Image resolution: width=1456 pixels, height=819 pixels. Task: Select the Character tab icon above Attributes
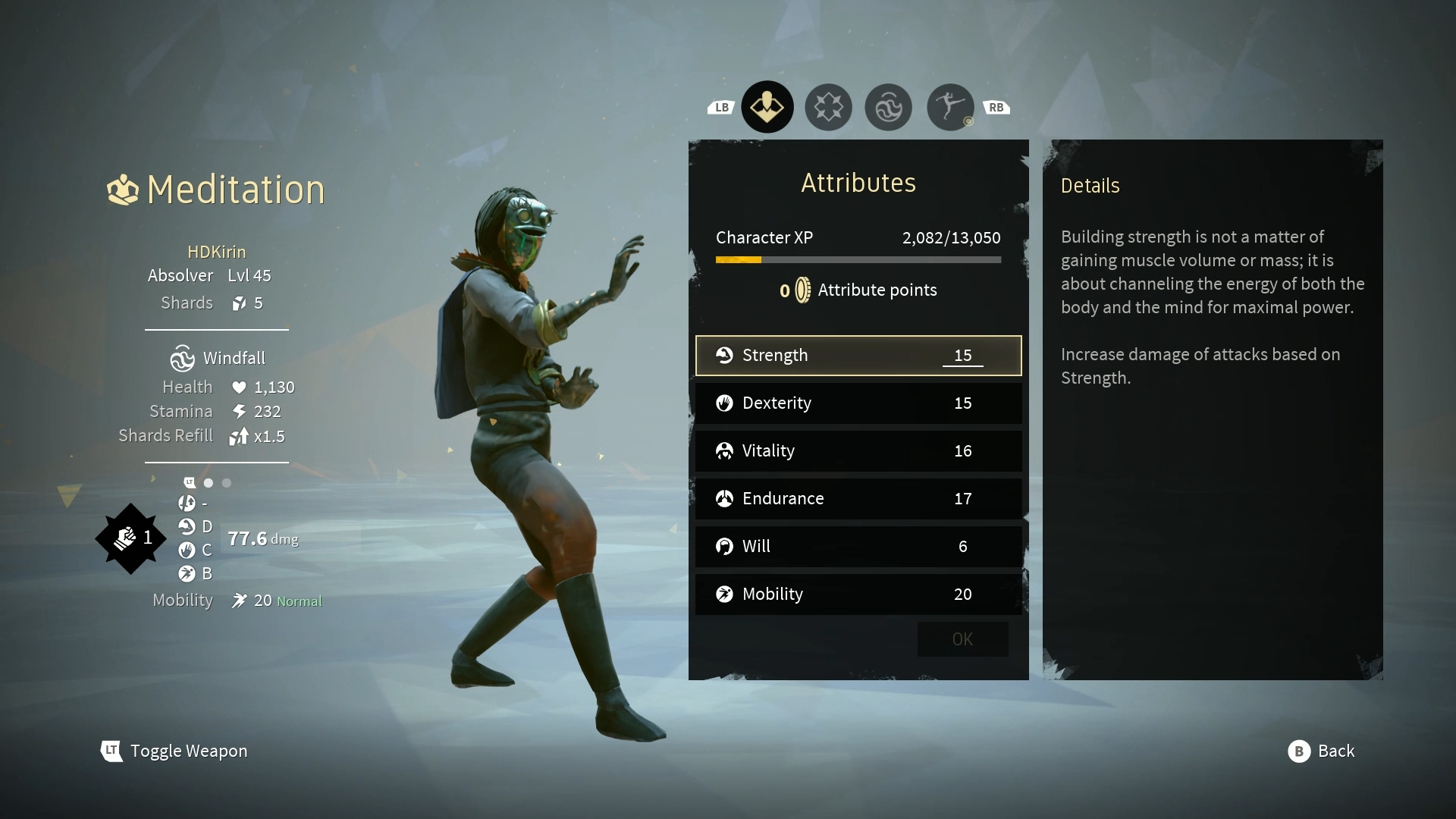pos(767,107)
